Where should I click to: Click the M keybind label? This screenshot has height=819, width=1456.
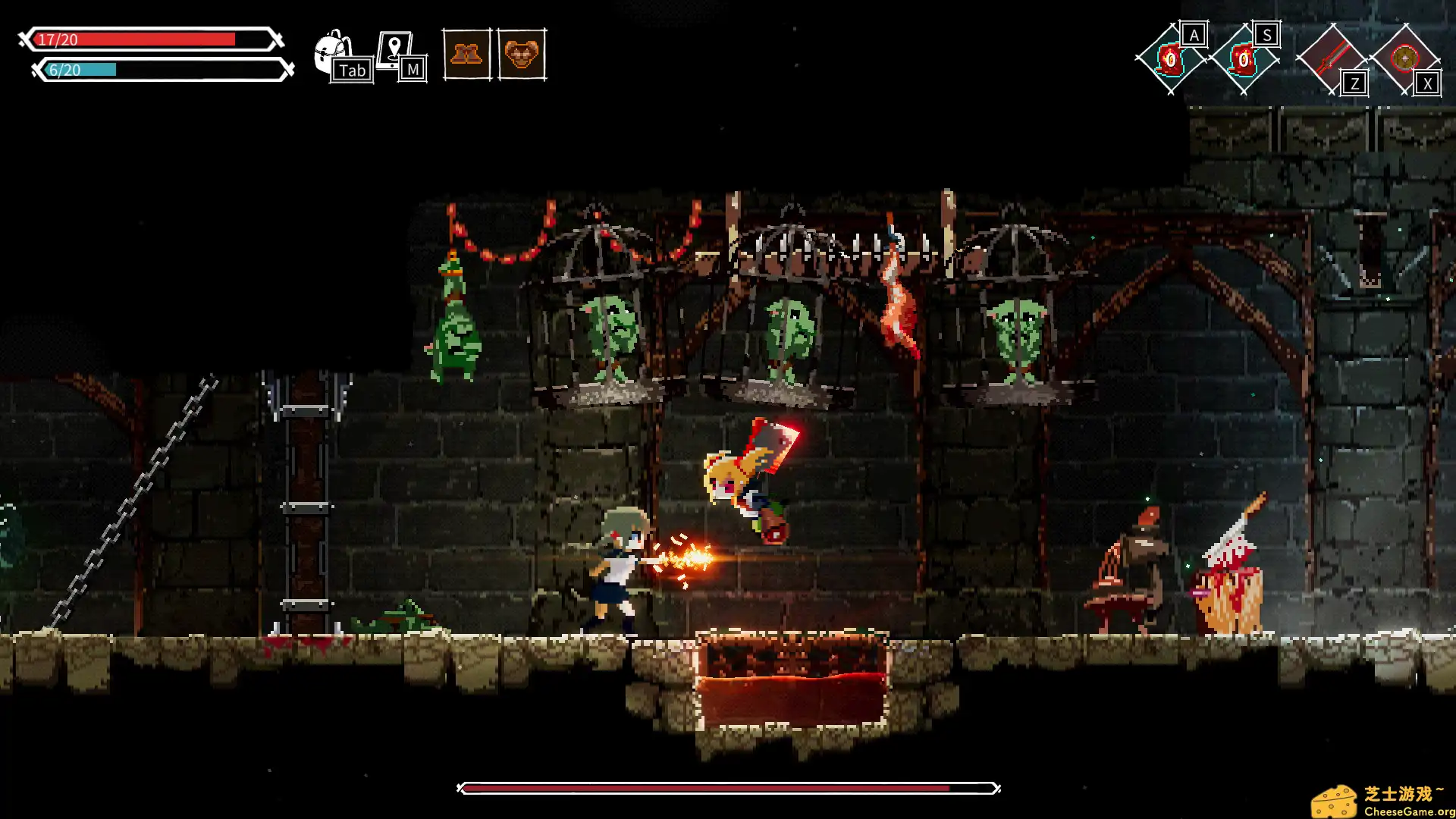413,70
